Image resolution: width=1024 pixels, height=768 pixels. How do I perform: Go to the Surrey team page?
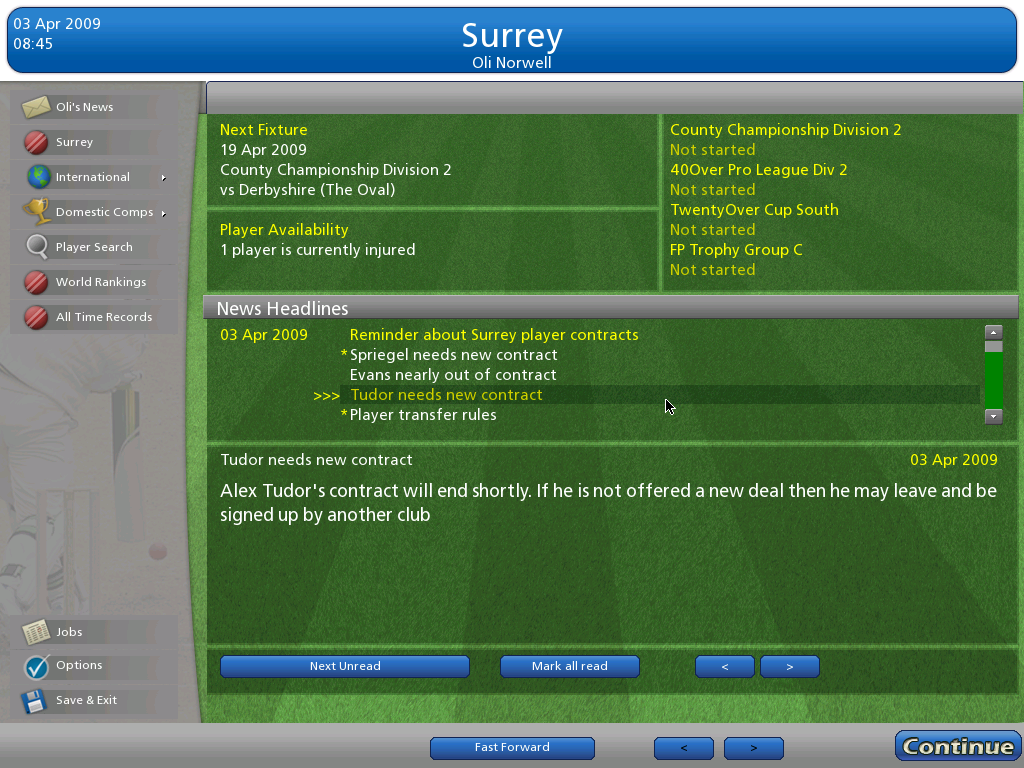click(x=74, y=142)
